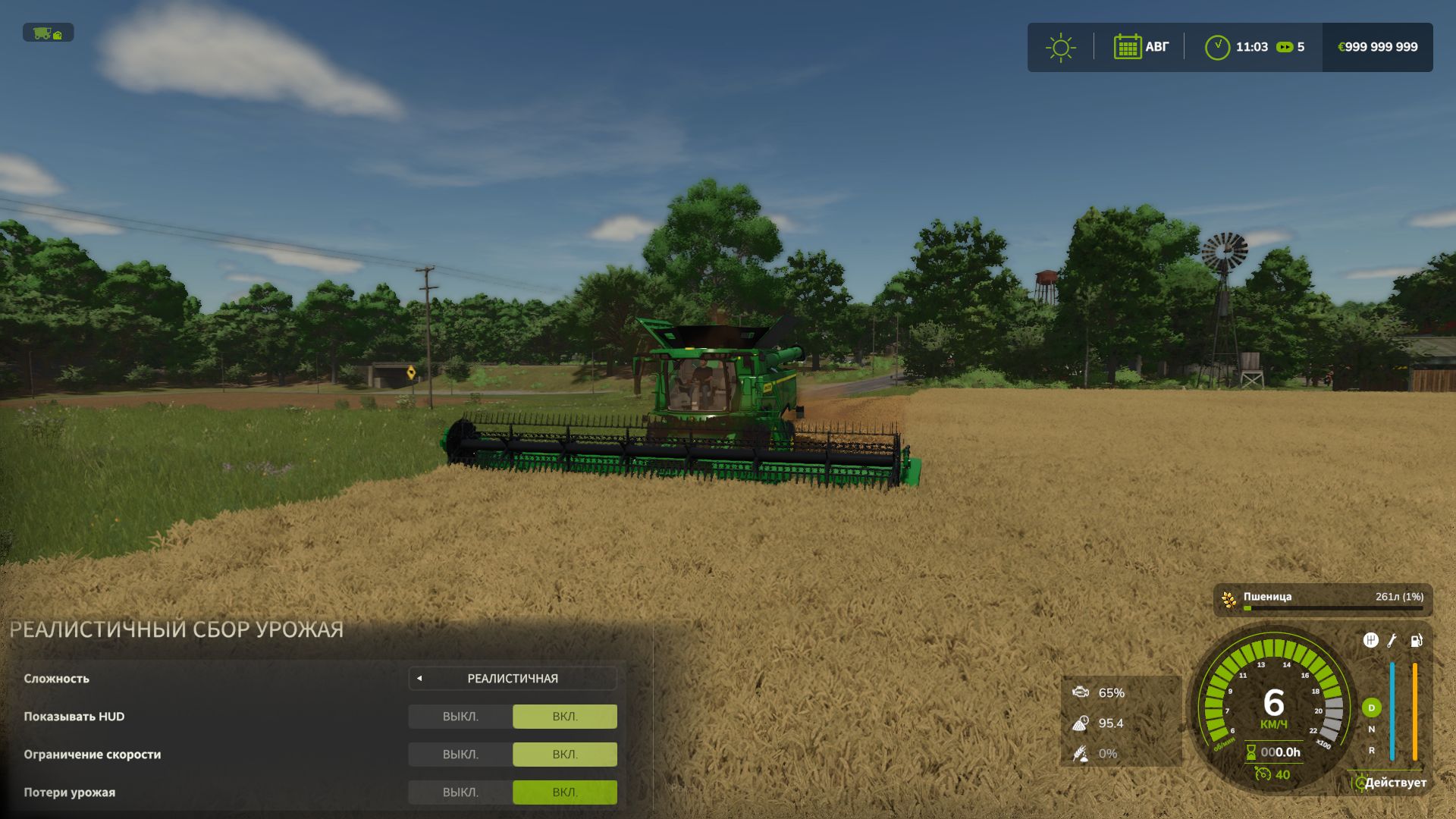Click the engine load icon showing 65%

(x=1080, y=692)
